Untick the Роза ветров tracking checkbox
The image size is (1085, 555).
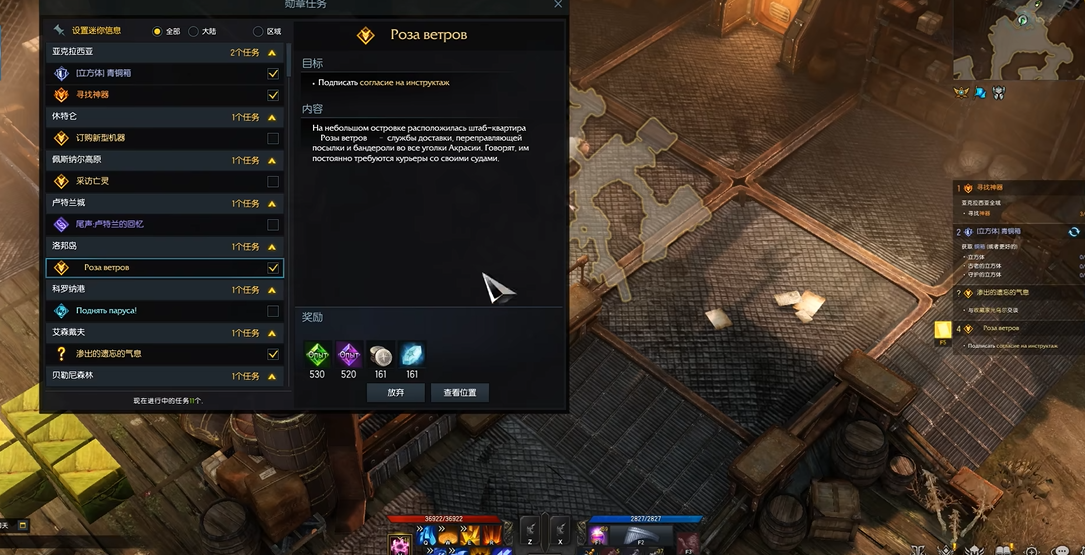click(273, 268)
